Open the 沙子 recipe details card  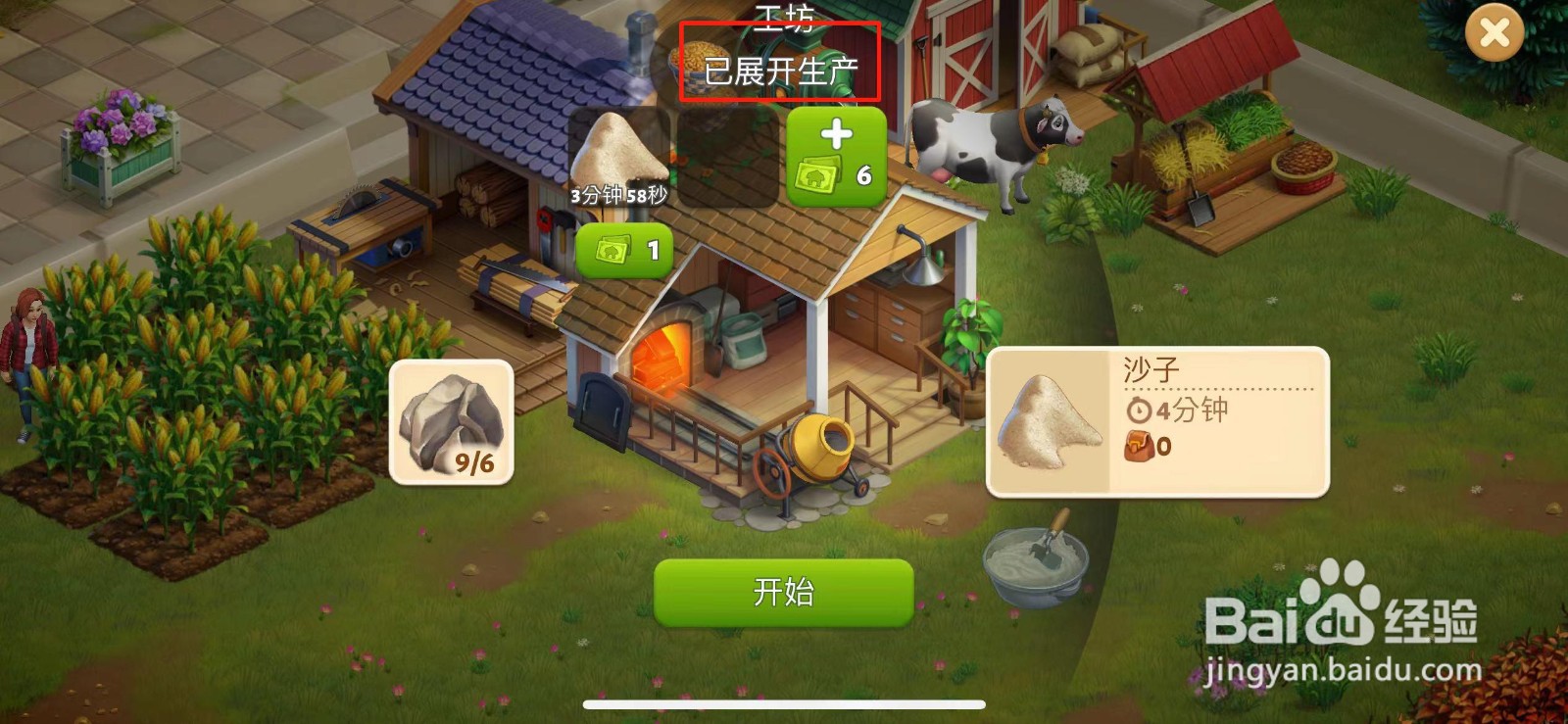[1156, 421]
